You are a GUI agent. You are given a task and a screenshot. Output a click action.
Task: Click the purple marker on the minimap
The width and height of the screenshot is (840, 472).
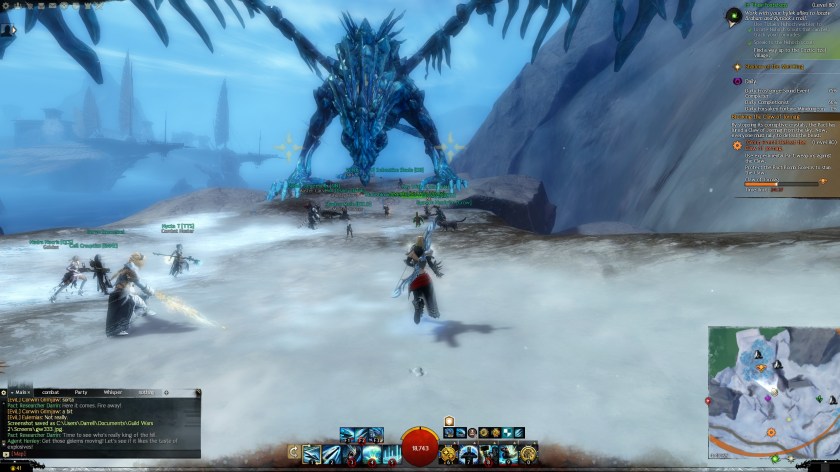click(768, 399)
